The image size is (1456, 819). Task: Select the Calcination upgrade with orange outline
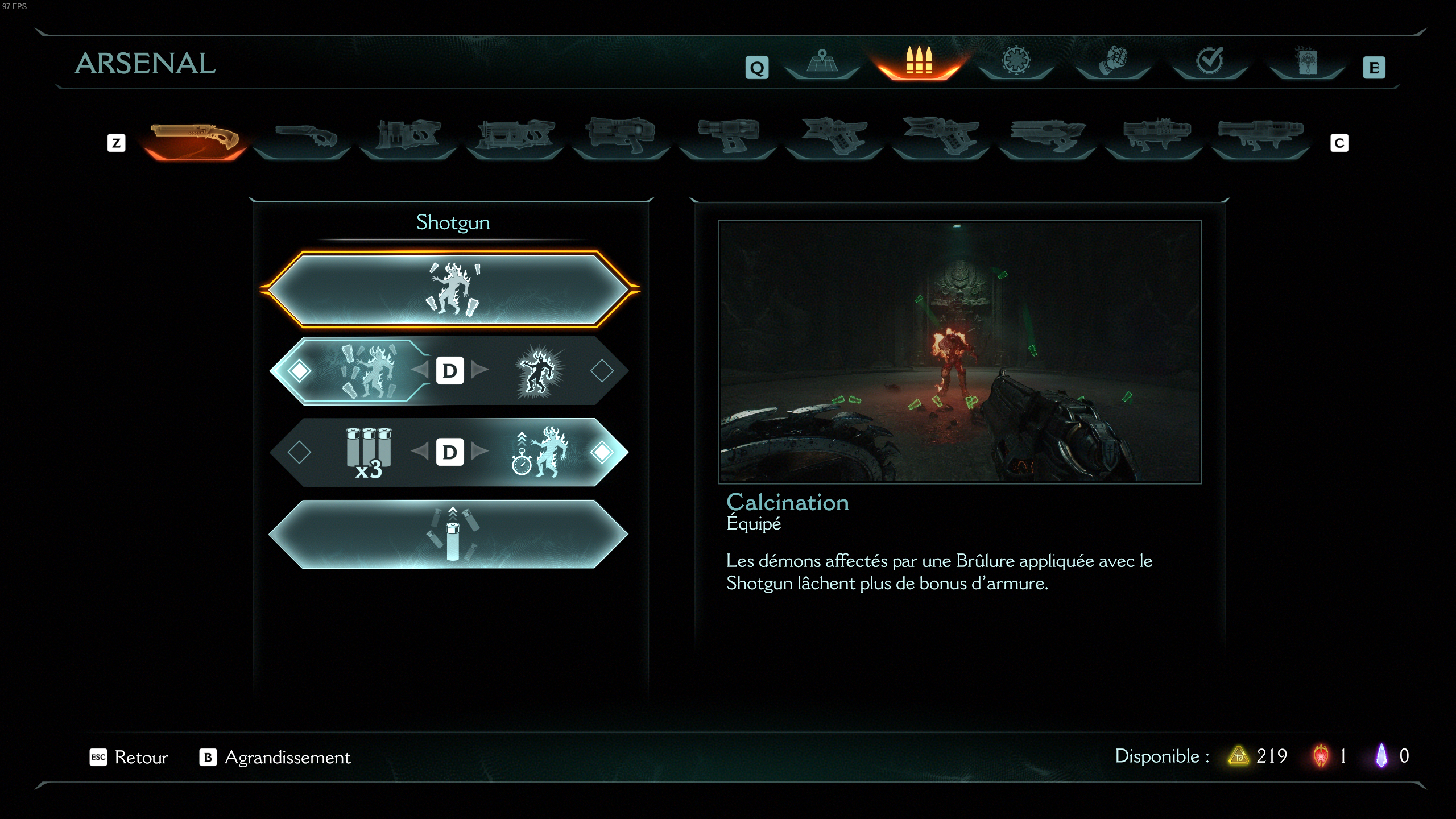tap(449, 289)
